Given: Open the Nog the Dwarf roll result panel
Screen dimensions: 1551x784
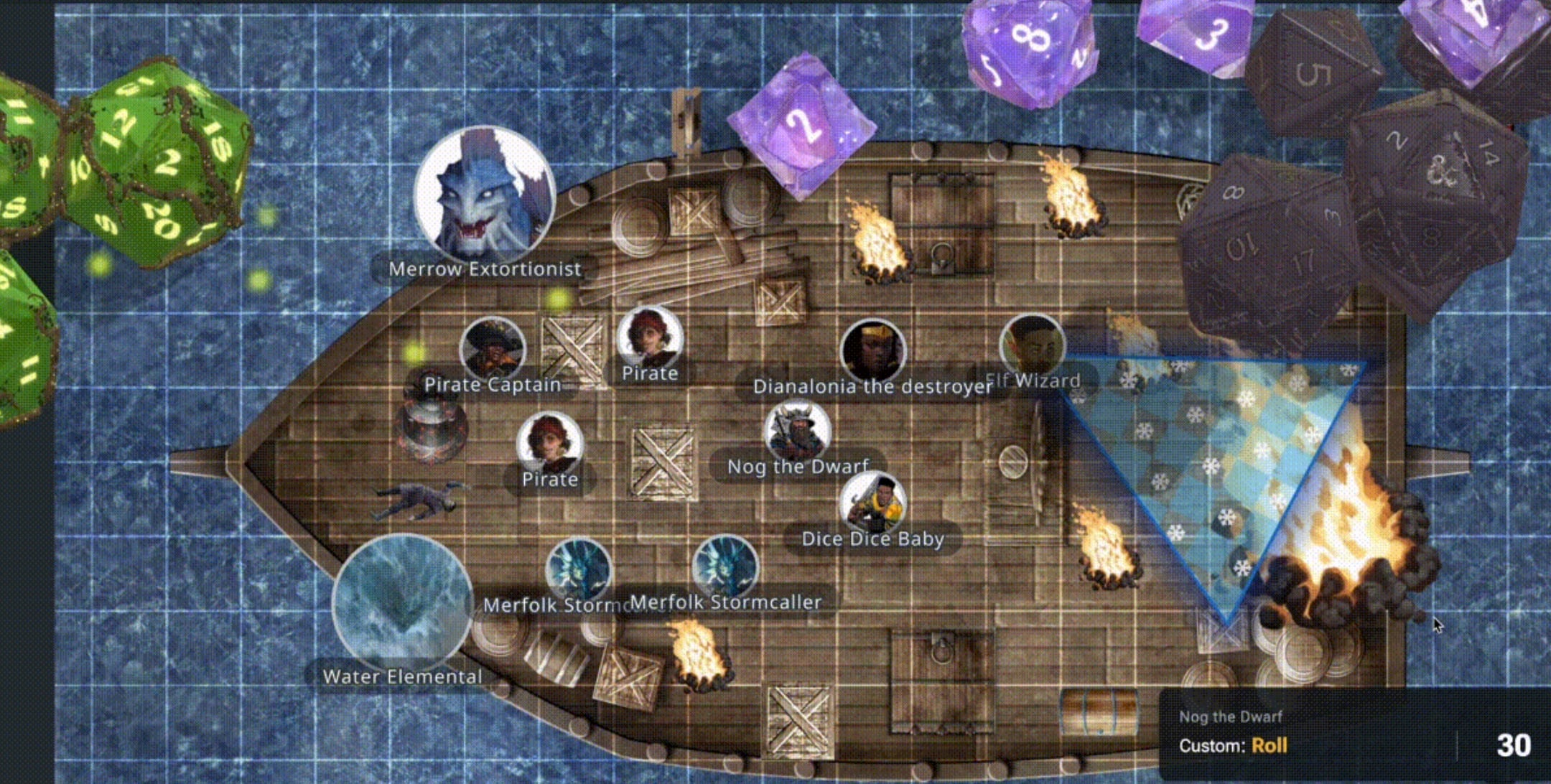Looking at the screenshot, I should click(1354, 734).
